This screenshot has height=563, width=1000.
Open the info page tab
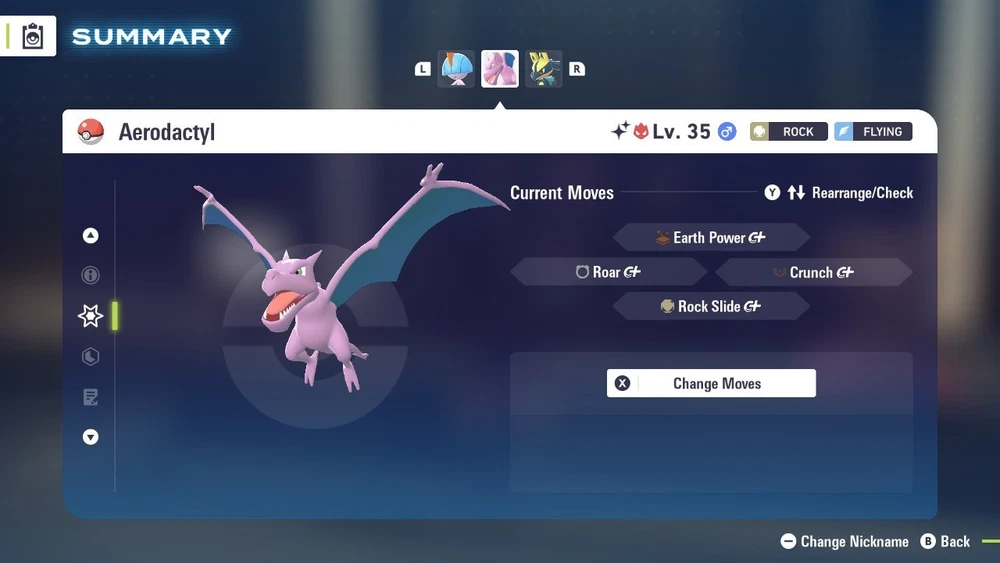(91, 275)
